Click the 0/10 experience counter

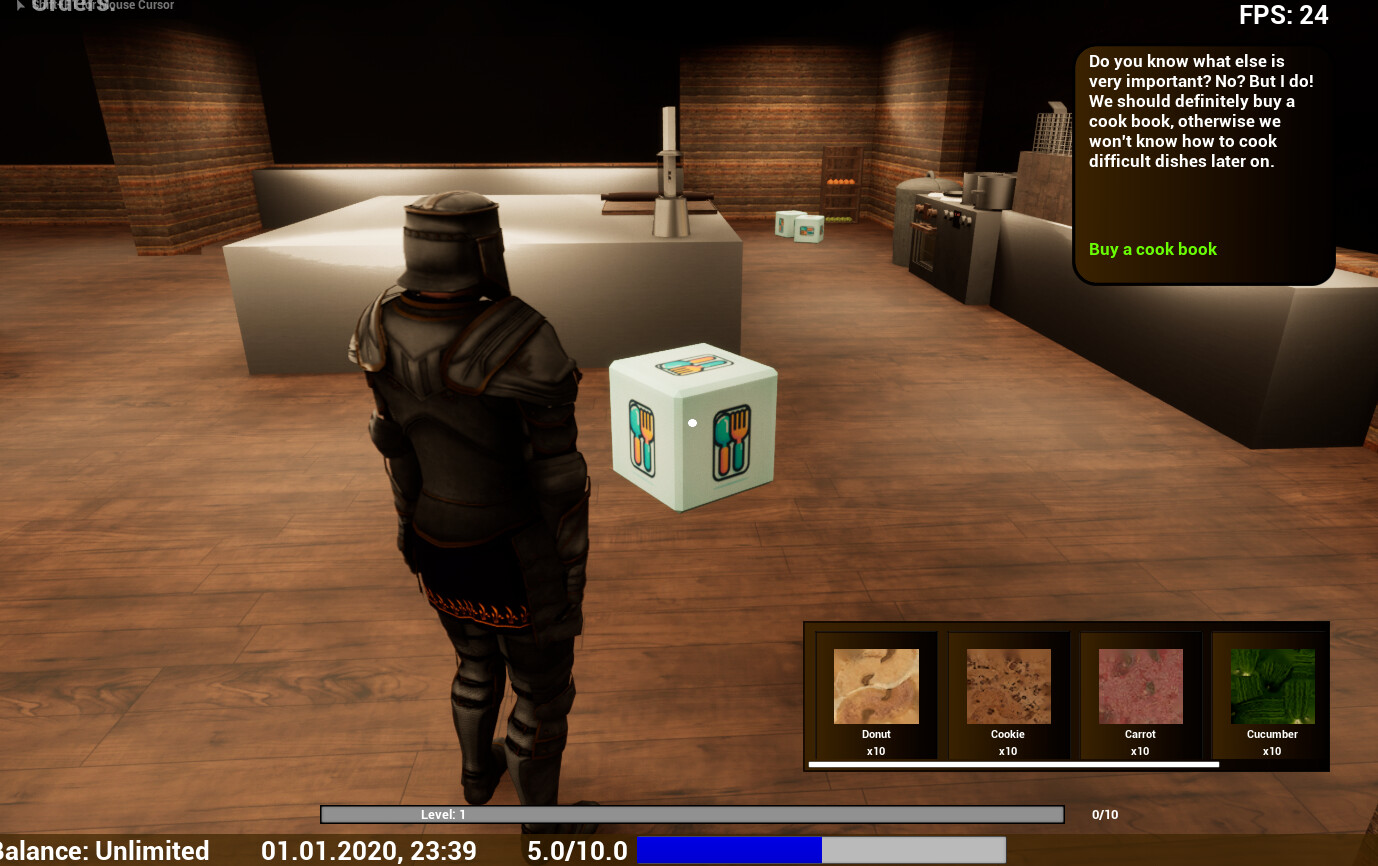click(1106, 814)
